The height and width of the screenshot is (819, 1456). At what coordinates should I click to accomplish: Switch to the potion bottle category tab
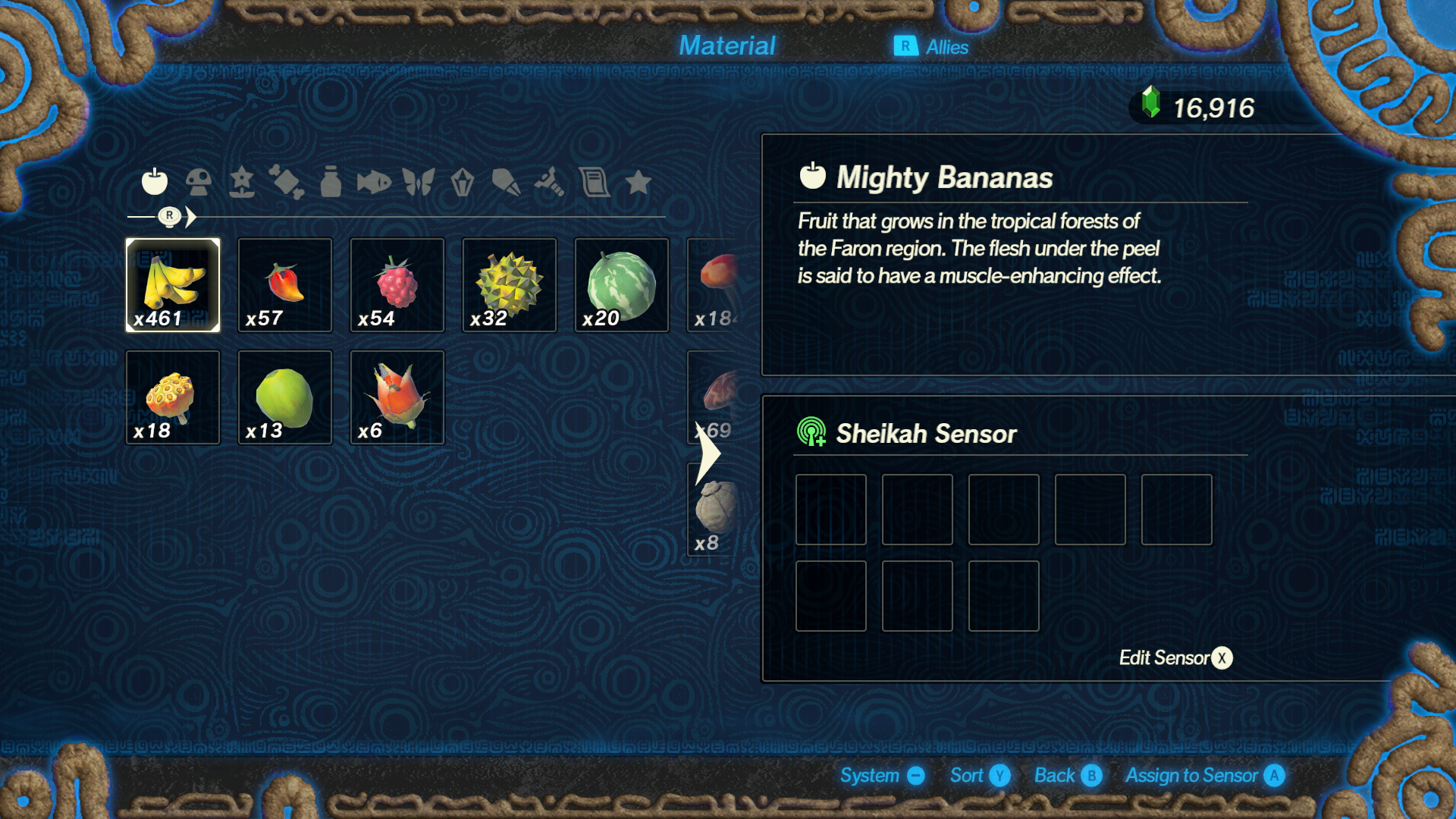(331, 182)
